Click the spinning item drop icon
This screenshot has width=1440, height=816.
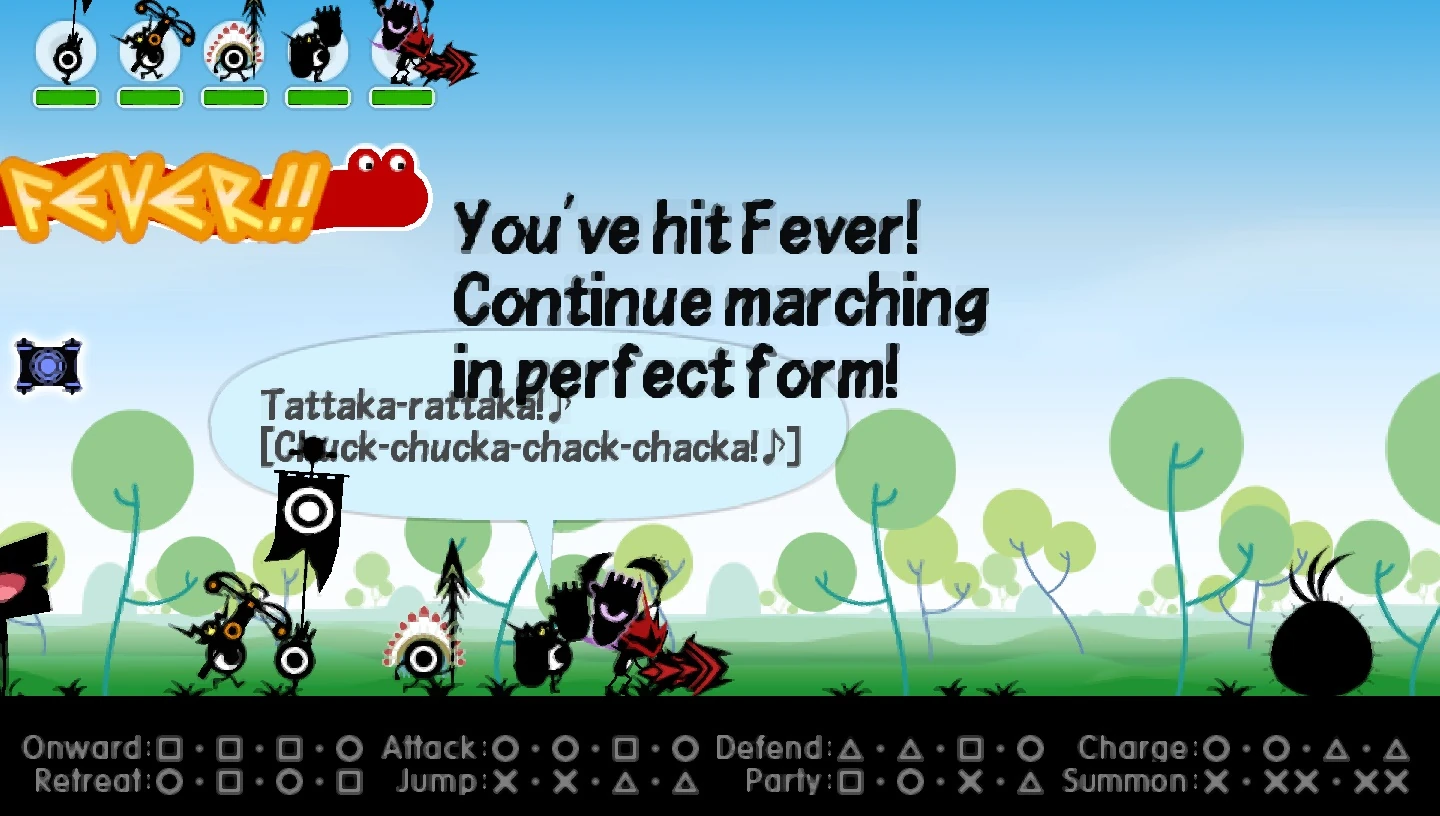49,366
